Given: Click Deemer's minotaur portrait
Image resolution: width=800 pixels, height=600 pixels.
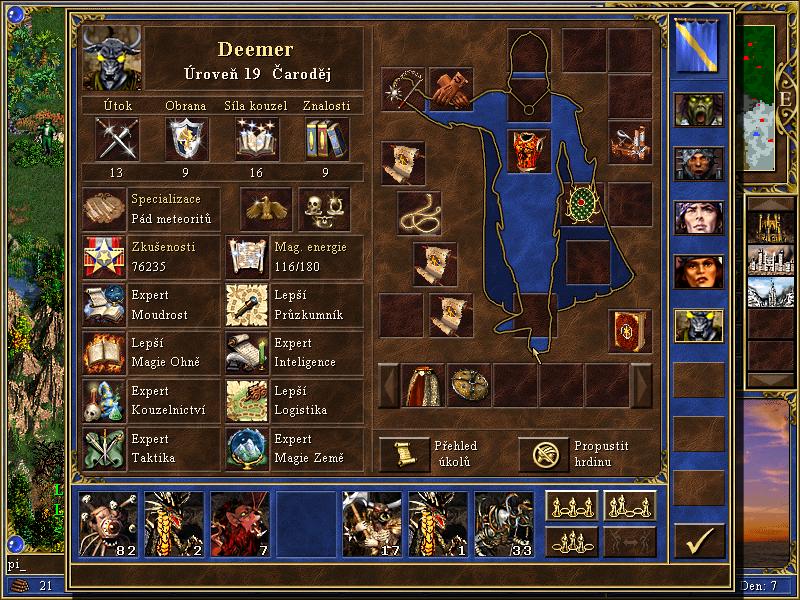Looking at the screenshot, I should 111,57.
